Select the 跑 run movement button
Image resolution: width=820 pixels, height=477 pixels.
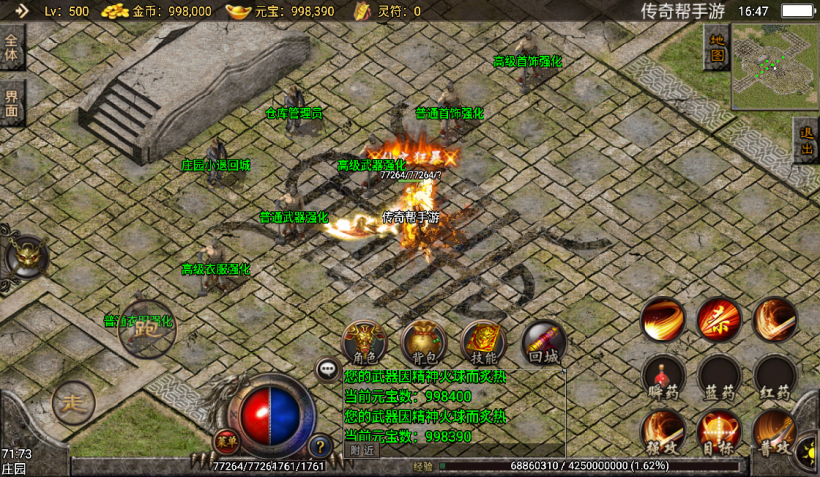pos(146,328)
